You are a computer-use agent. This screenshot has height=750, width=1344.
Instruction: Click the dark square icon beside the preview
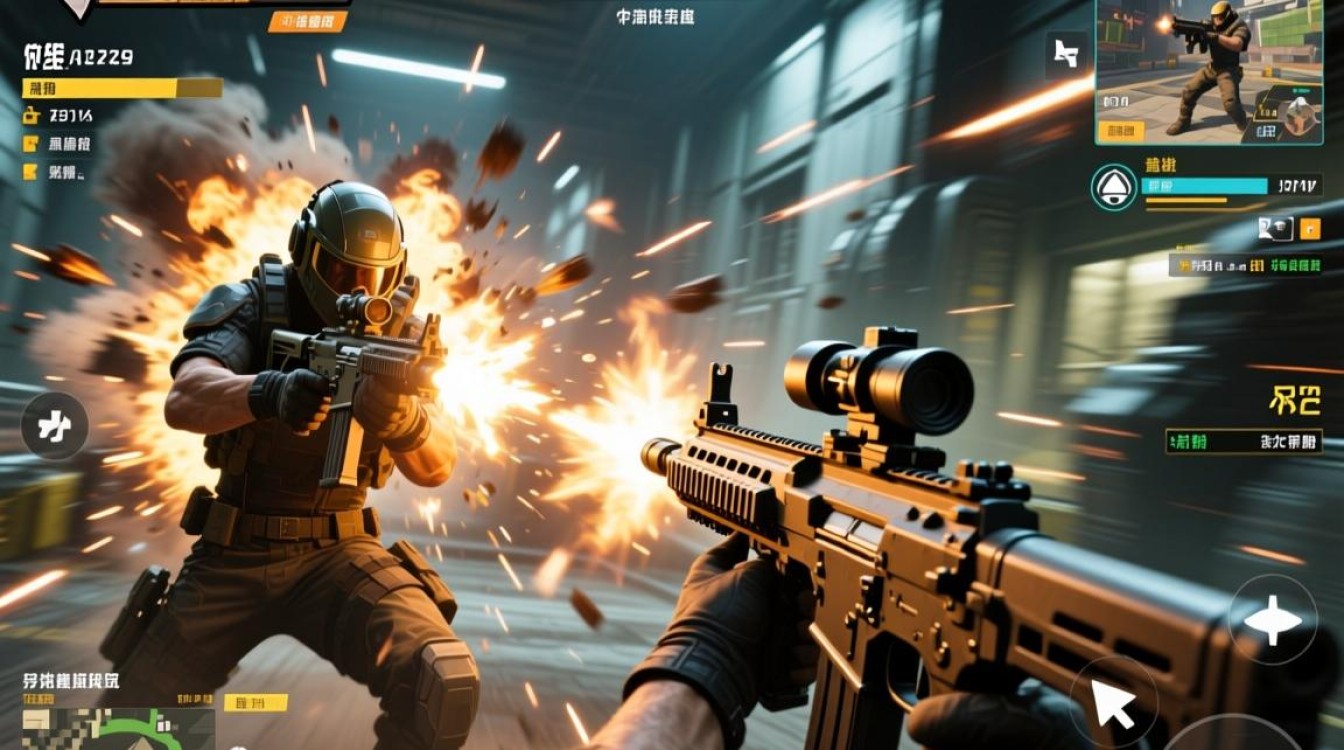point(1066,56)
